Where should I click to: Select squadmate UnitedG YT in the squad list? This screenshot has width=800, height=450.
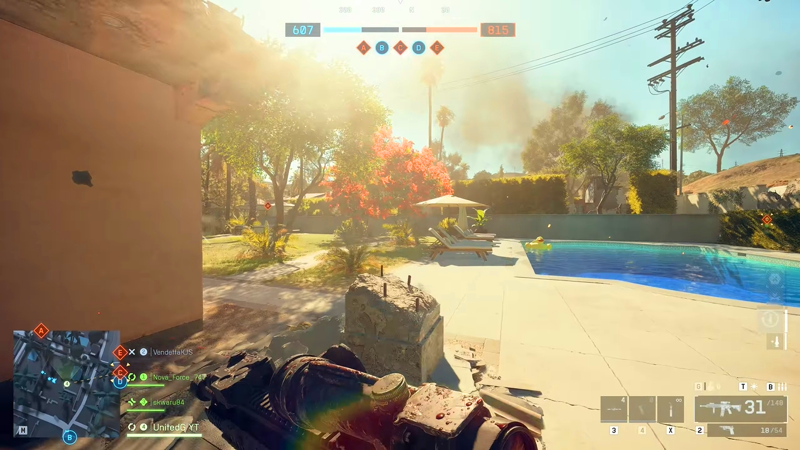(x=175, y=427)
